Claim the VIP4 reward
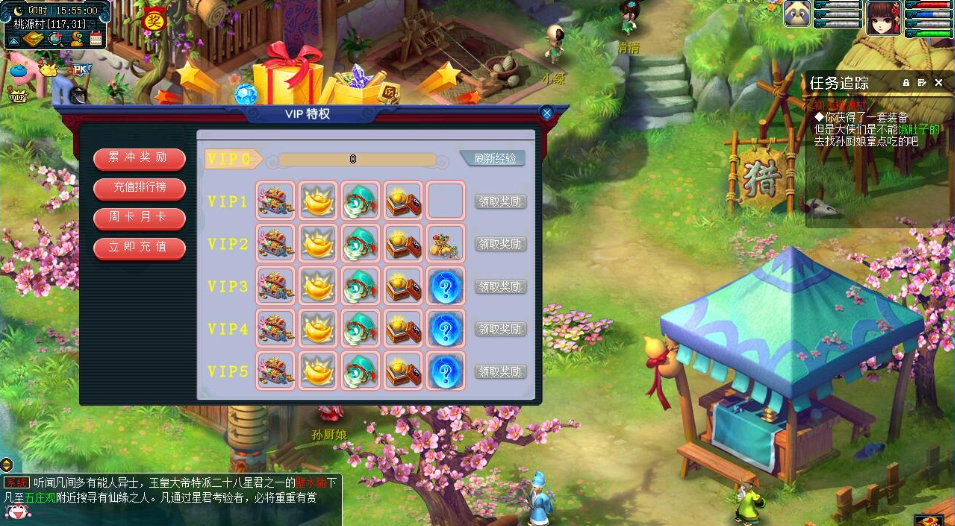Screen dimensions: 955x526 499,329
